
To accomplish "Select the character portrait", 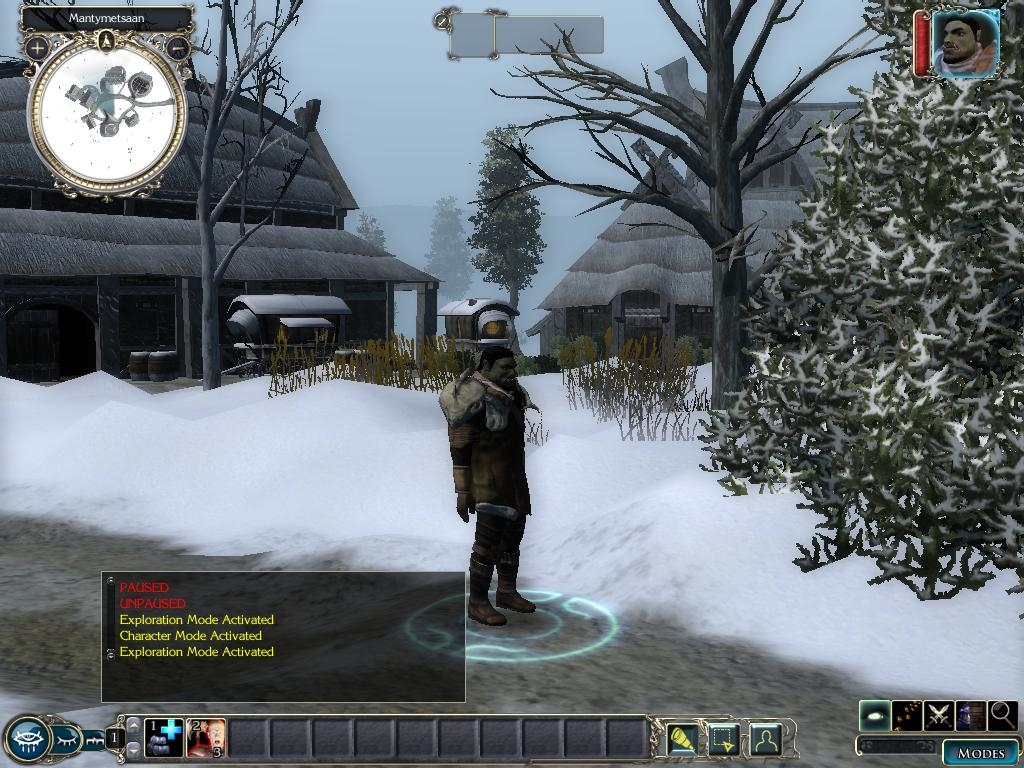I will pyautogui.click(x=965, y=43).
